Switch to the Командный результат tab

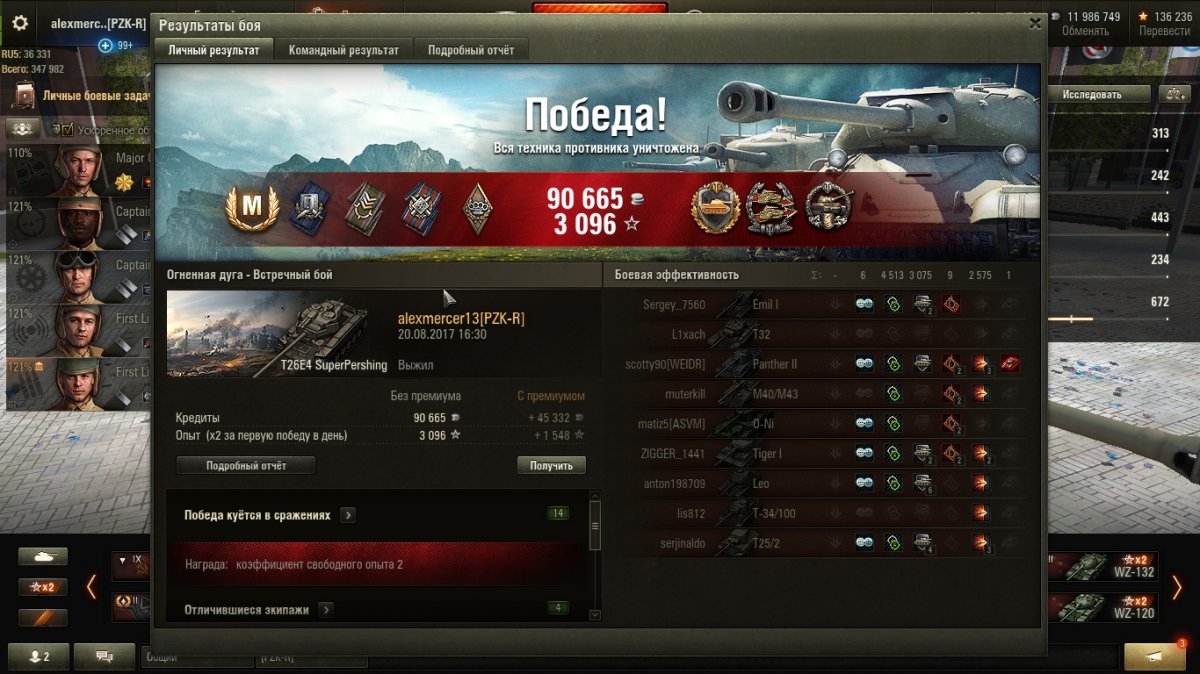[343, 50]
